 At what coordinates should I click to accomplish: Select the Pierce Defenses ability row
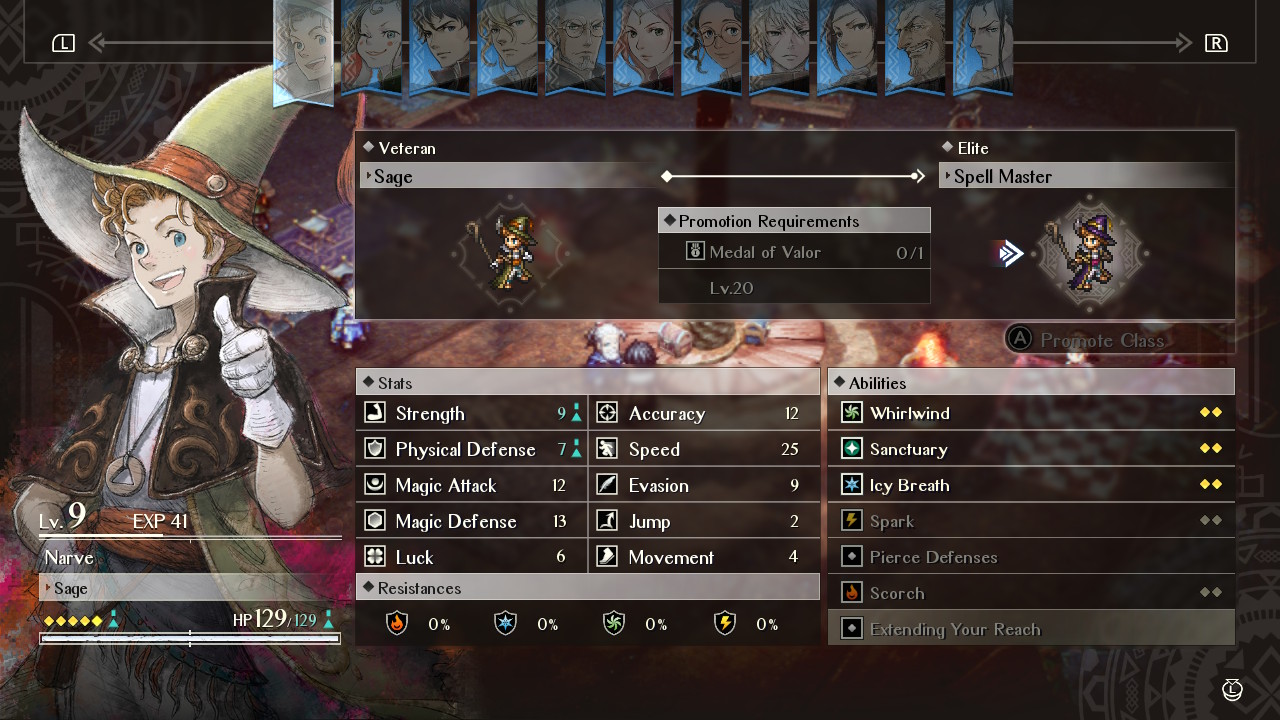[1031, 557]
